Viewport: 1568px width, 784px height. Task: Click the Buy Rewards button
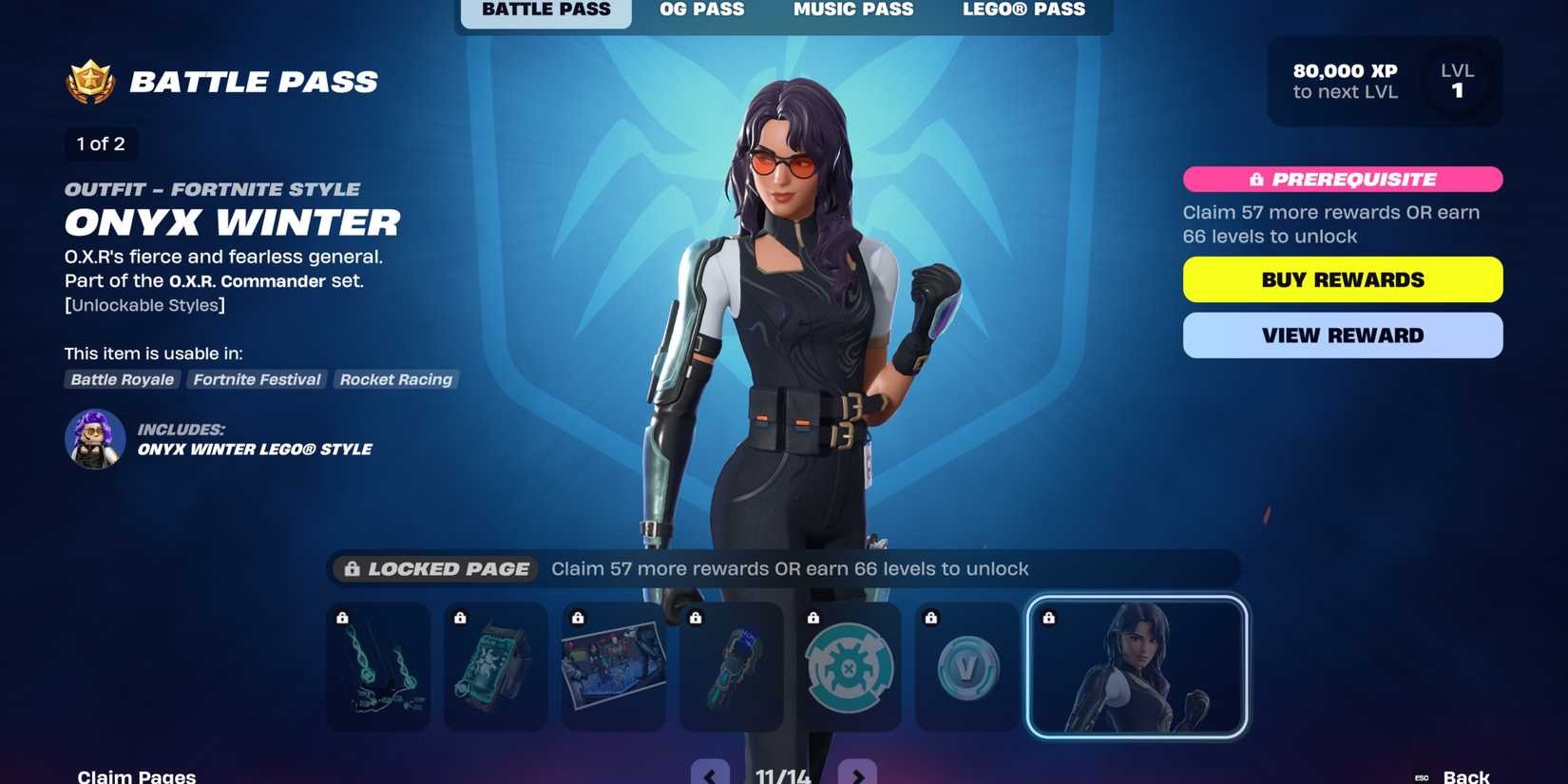[x=1342, y=278]
